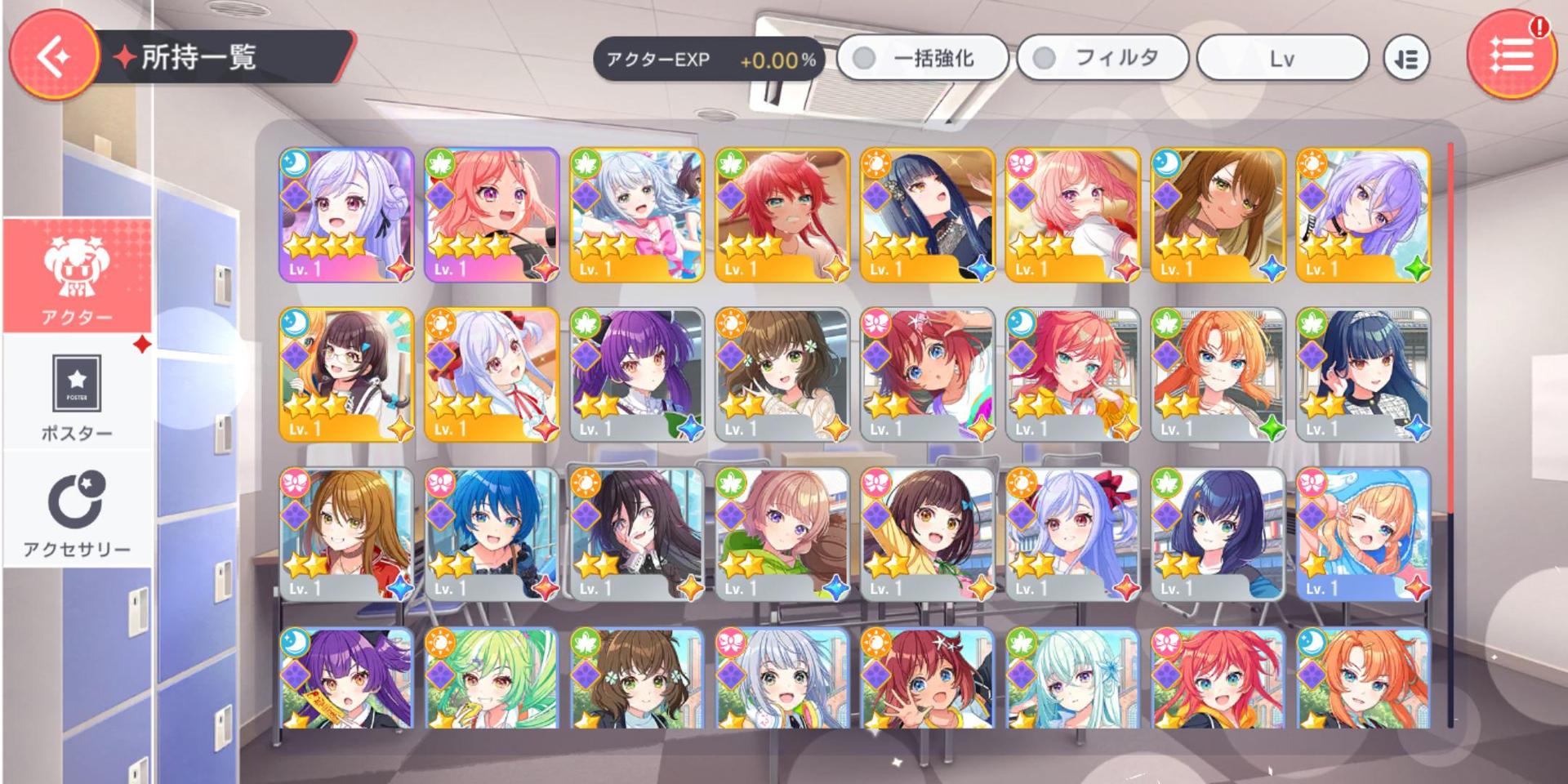Switch to the ポスター tab
This screenshot has height=784, width=1568.
tap(78, 398)
